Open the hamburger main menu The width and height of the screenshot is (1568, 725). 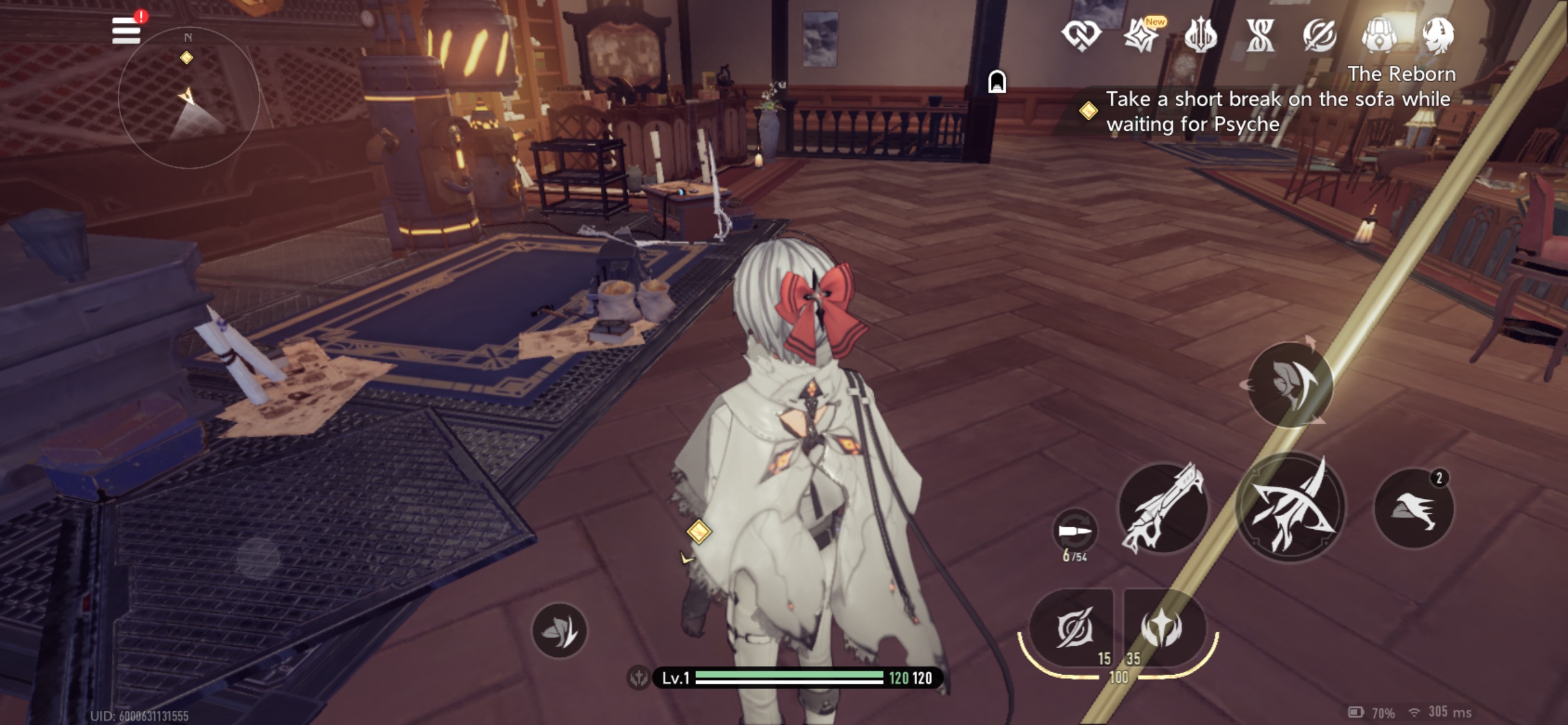(126, 30)
